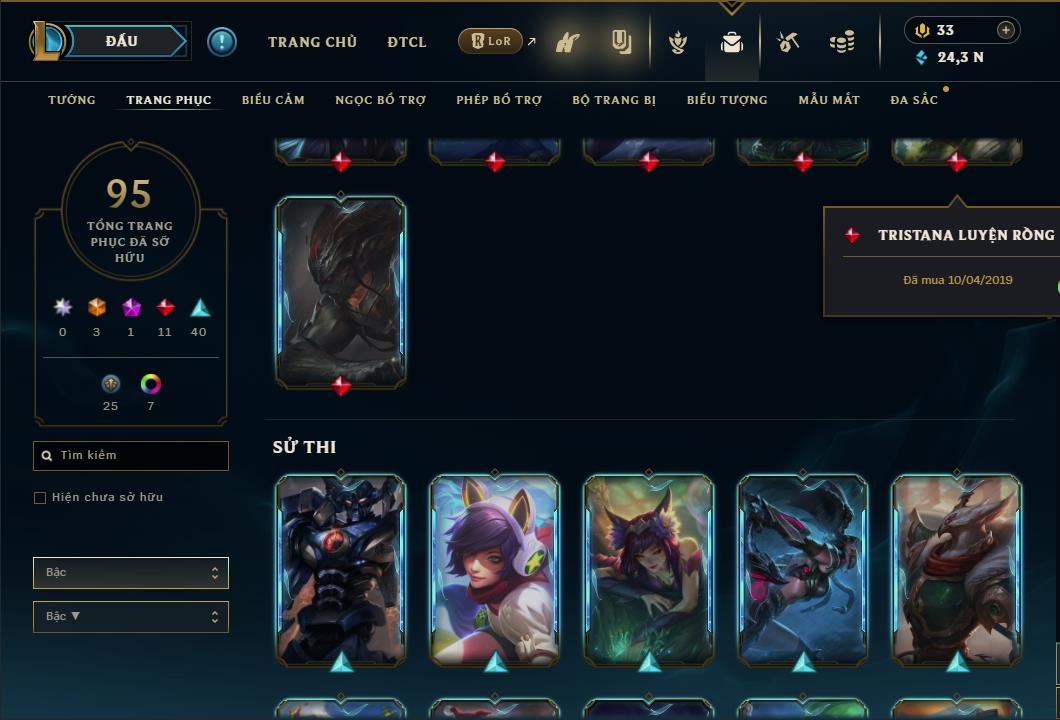Screen dimensions: 1060x720
Task: Select the PHÉP BỔ TRỢ tab
Action: (499, 100)
